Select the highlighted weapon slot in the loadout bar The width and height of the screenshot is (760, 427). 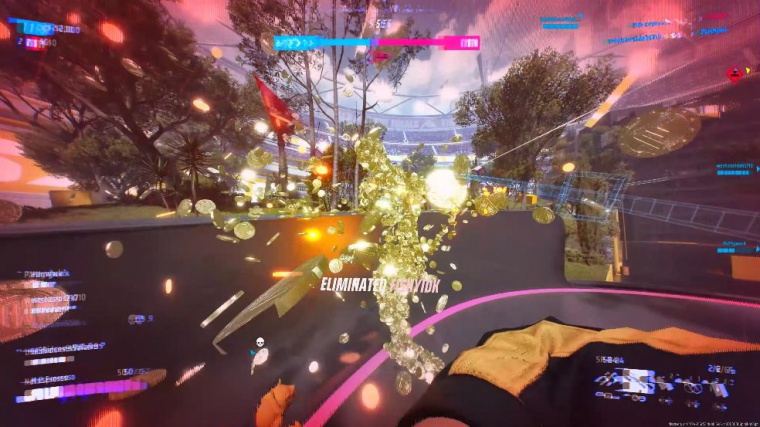coord(632,380)
